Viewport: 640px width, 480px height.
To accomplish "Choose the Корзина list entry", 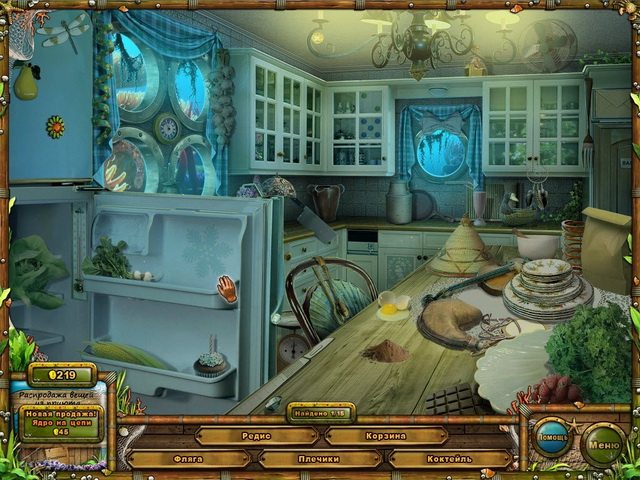I will 385,436.
